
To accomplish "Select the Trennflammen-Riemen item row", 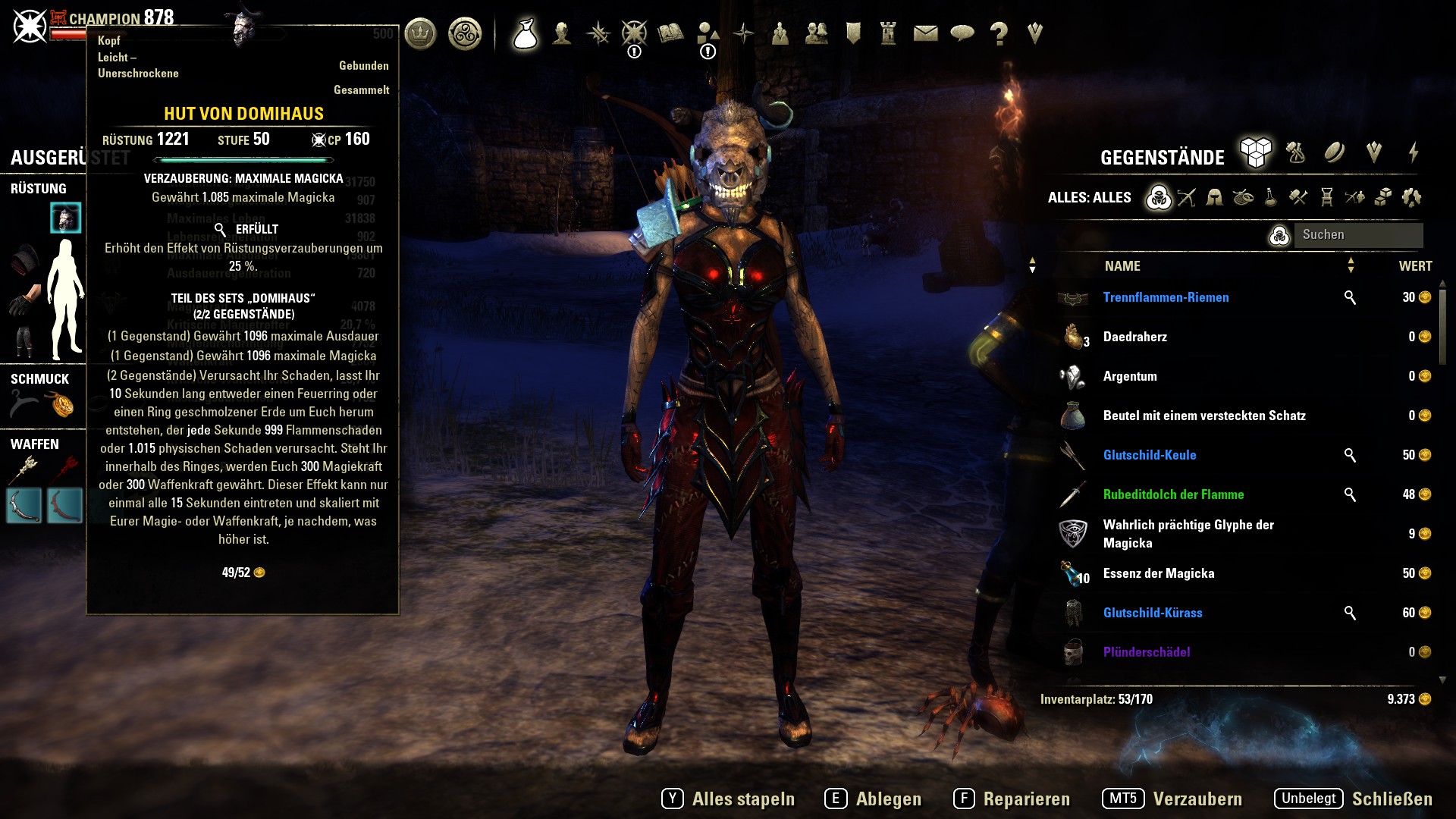I will (1166, 297).
